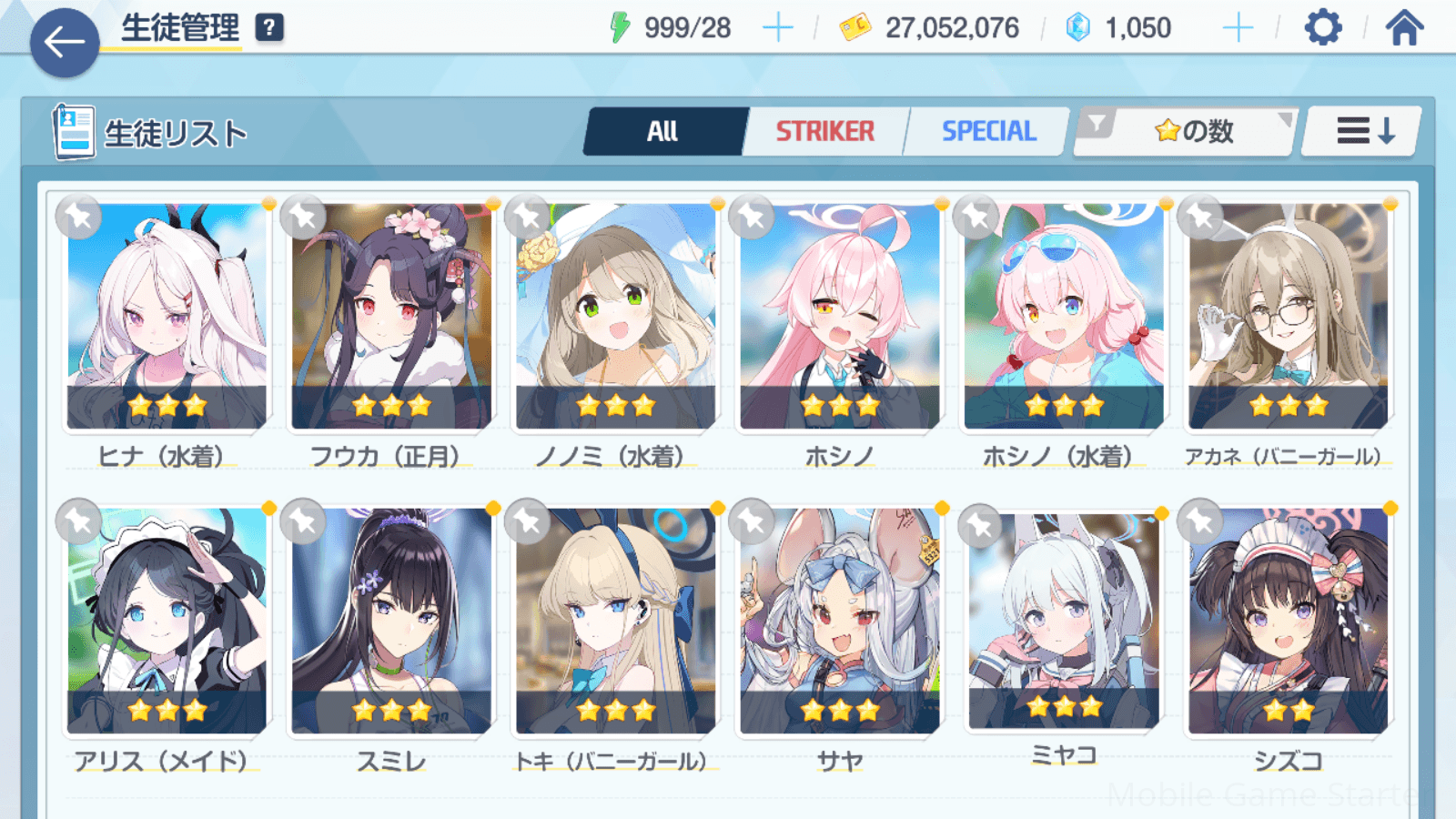Screen dimensions: 1456x819
Task: Switch to the STRIKER tab
Action: coord(824,132)
